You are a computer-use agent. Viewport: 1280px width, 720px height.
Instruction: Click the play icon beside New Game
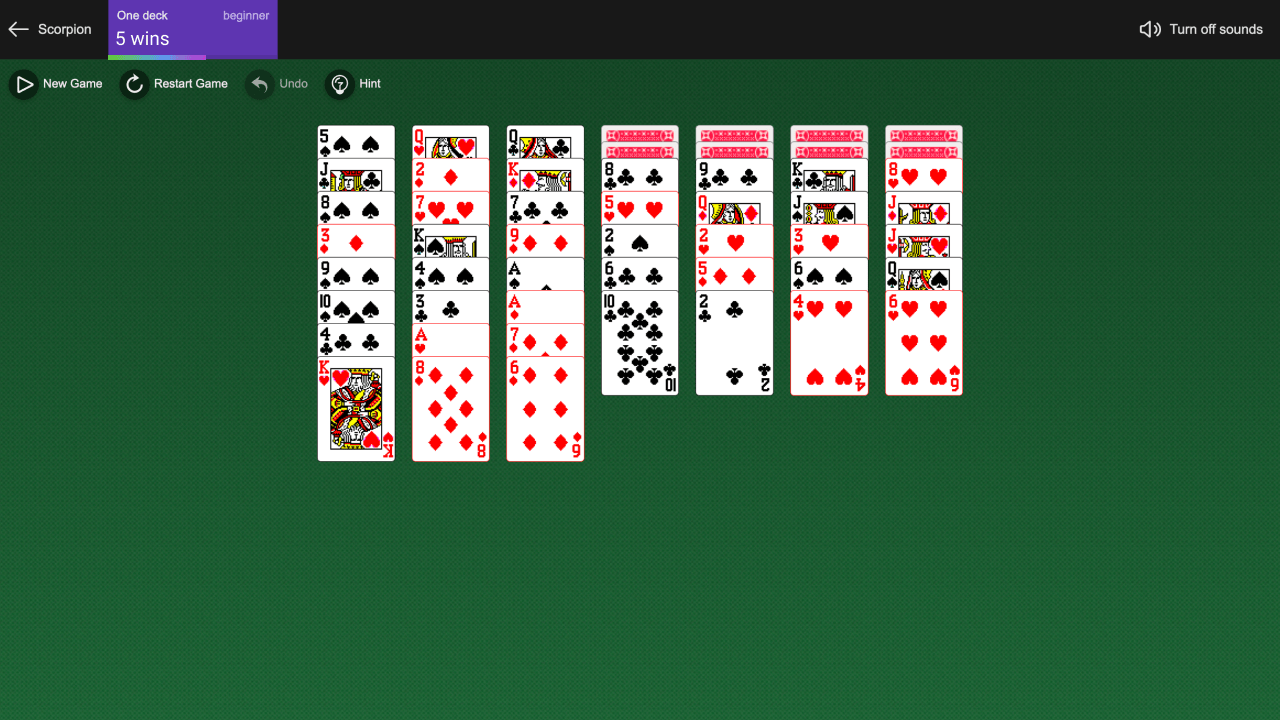24,84
